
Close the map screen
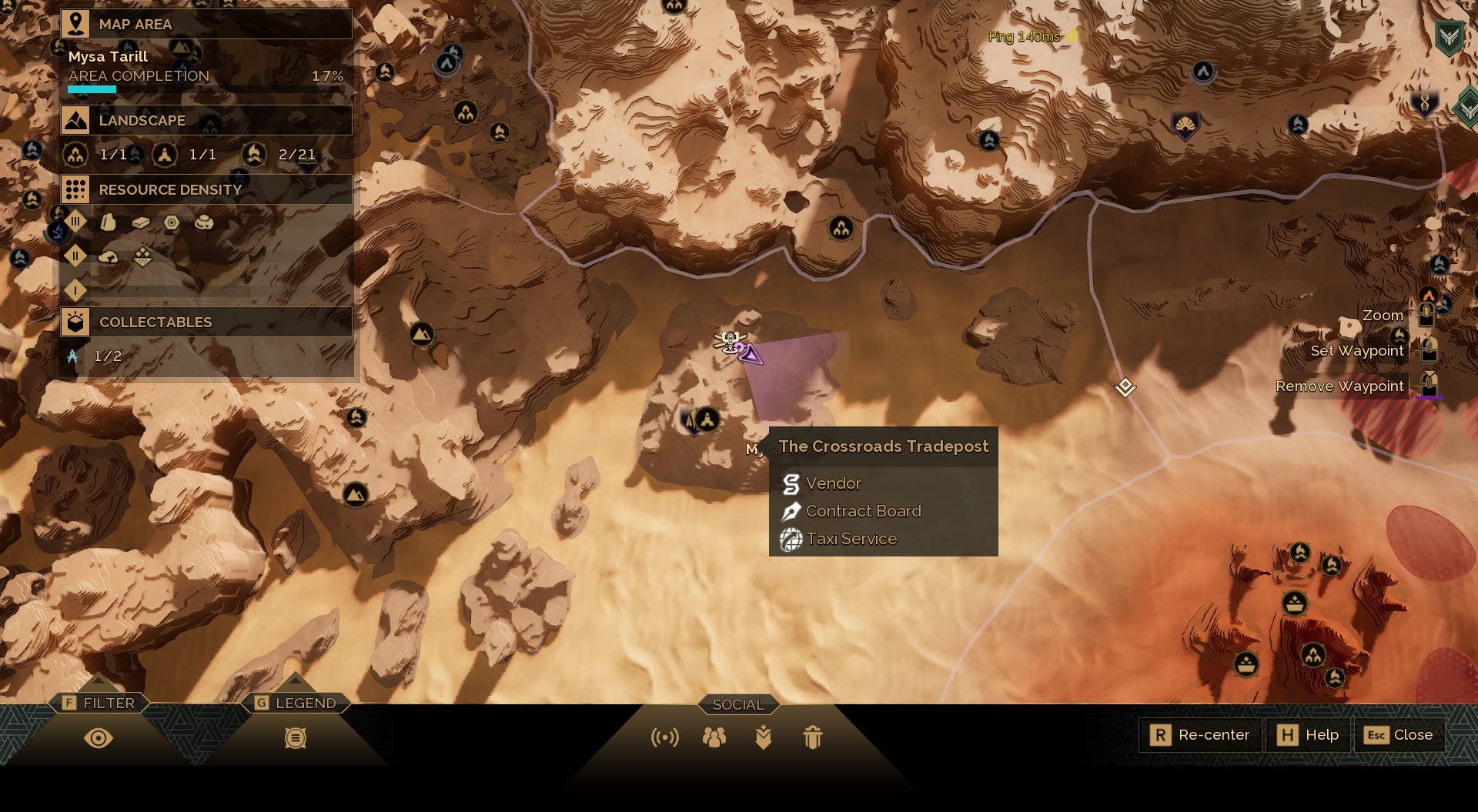[x=1399, y=735]
